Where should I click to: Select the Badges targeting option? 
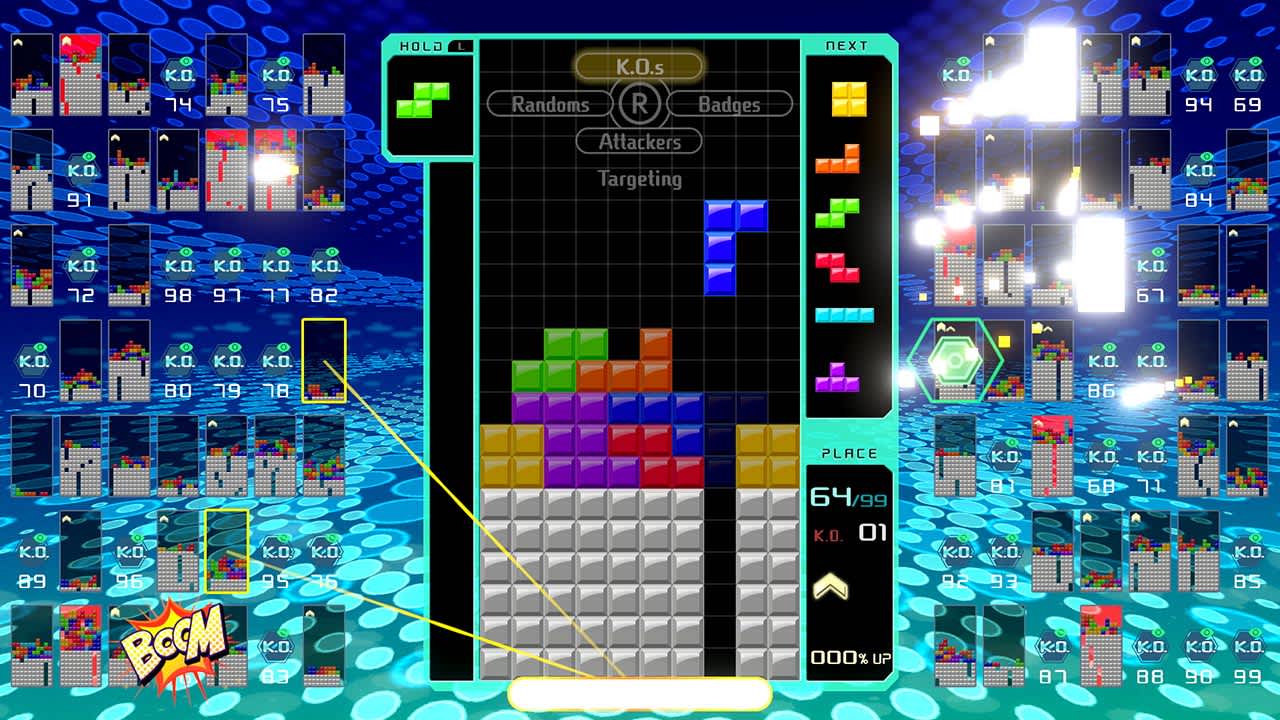tap(729, 104)
